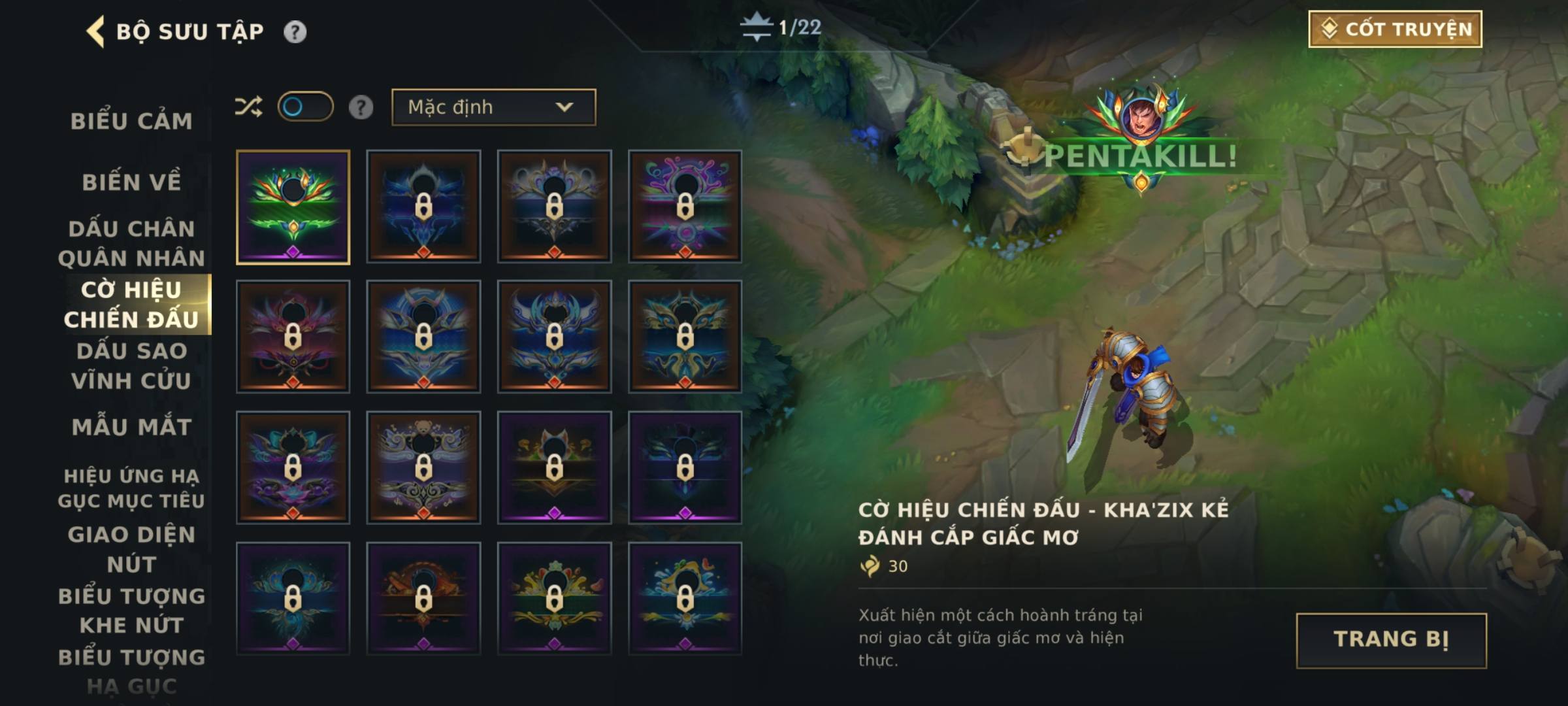Show help for the shuffle toggle
The height and width of the screenshot is (706, 1568).
[x=361, y=107]
